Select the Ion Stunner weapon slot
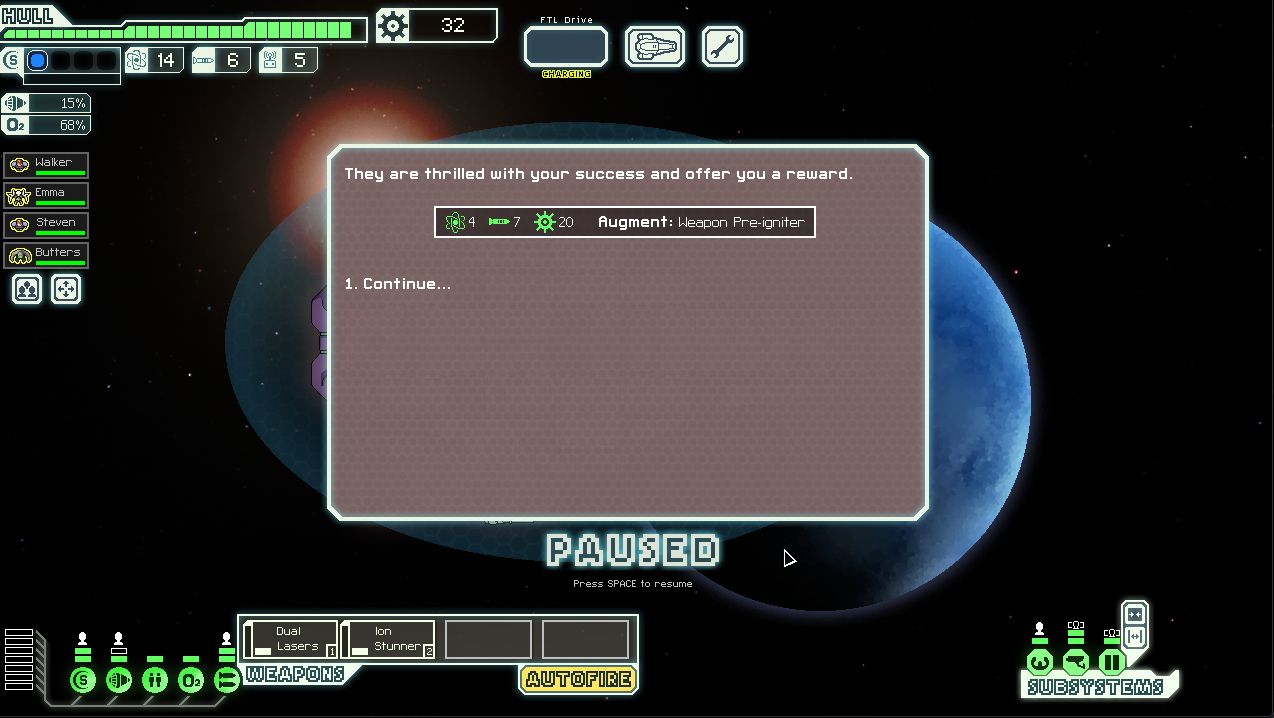Image resolution: width=1274 pixels, height=718 pixels. pyautogui.click(x=388, y=640)
